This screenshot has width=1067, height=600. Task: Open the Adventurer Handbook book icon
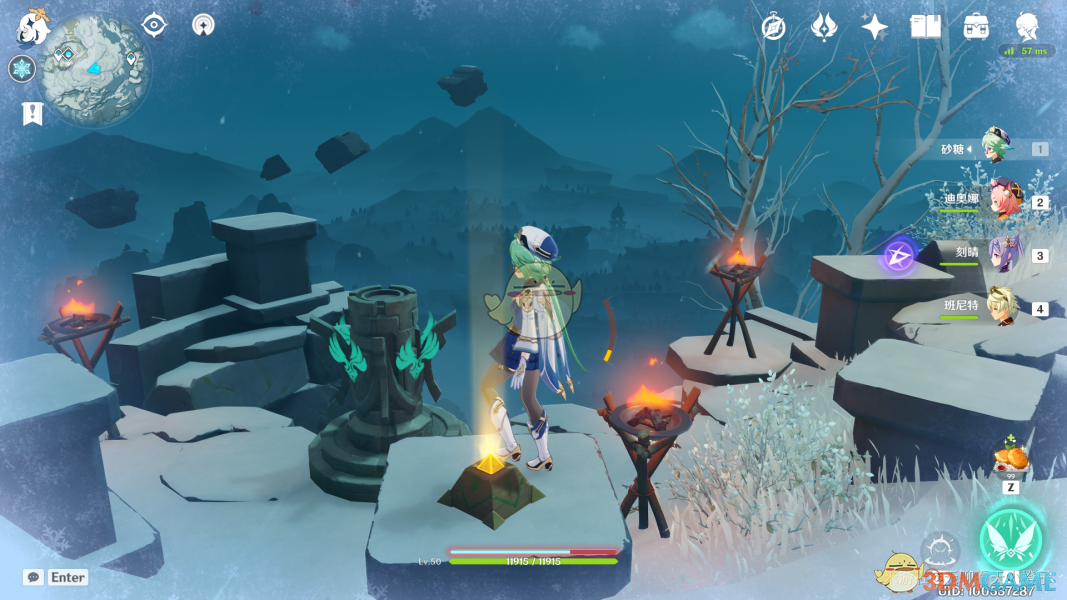pyautogui.click(x=926, y=27)
